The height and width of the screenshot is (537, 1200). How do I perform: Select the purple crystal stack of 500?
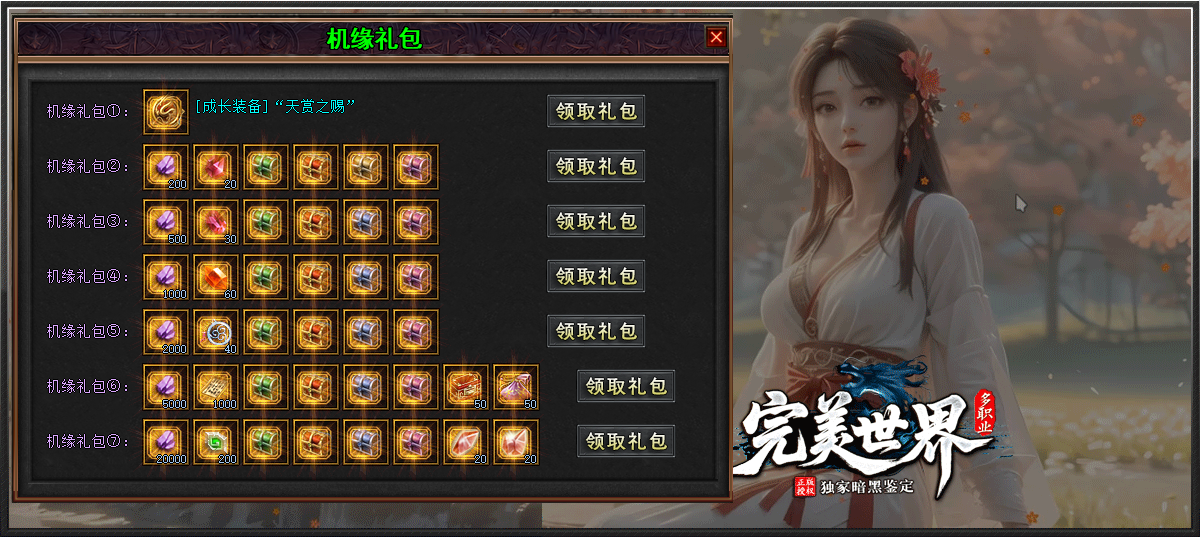point(166,221)
